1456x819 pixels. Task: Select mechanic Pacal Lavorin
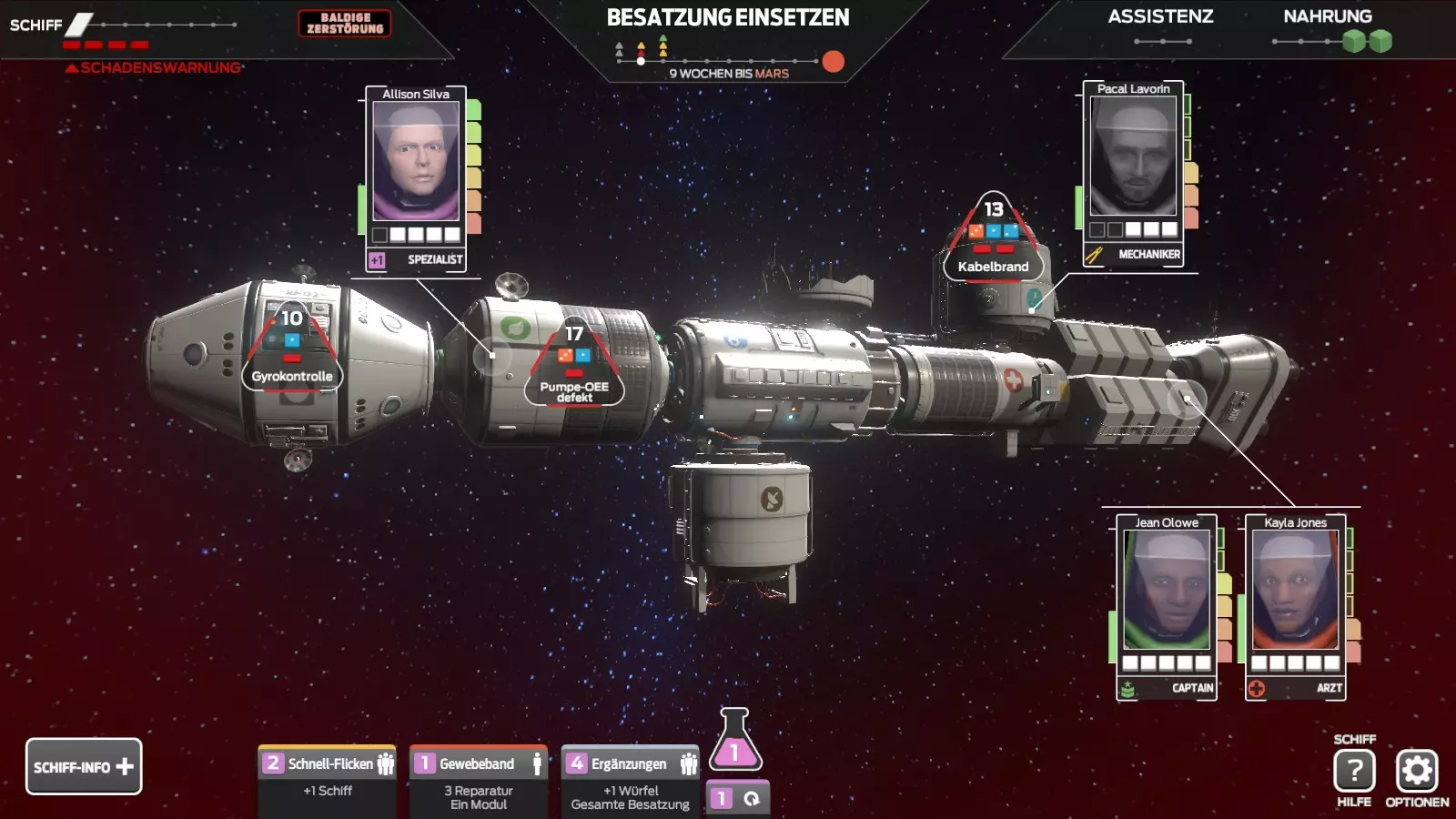tap(1134, 157)
